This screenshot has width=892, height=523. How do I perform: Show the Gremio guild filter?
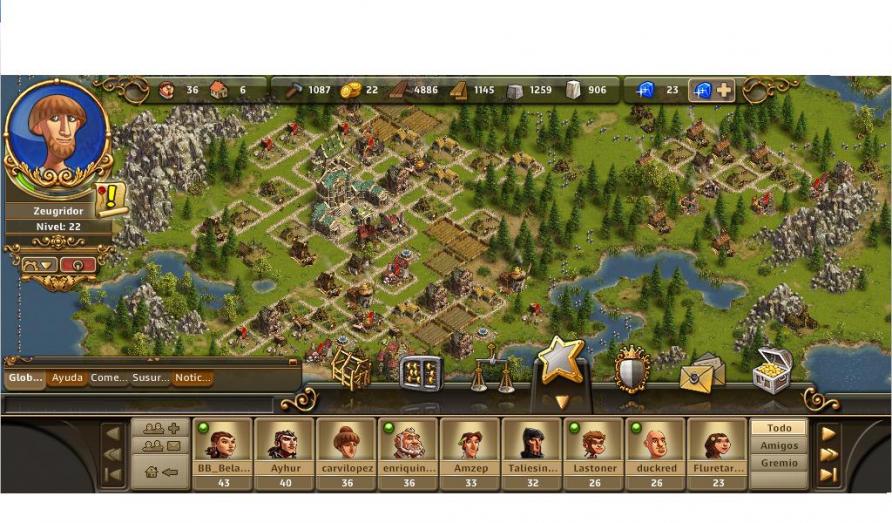click(779, 463)
